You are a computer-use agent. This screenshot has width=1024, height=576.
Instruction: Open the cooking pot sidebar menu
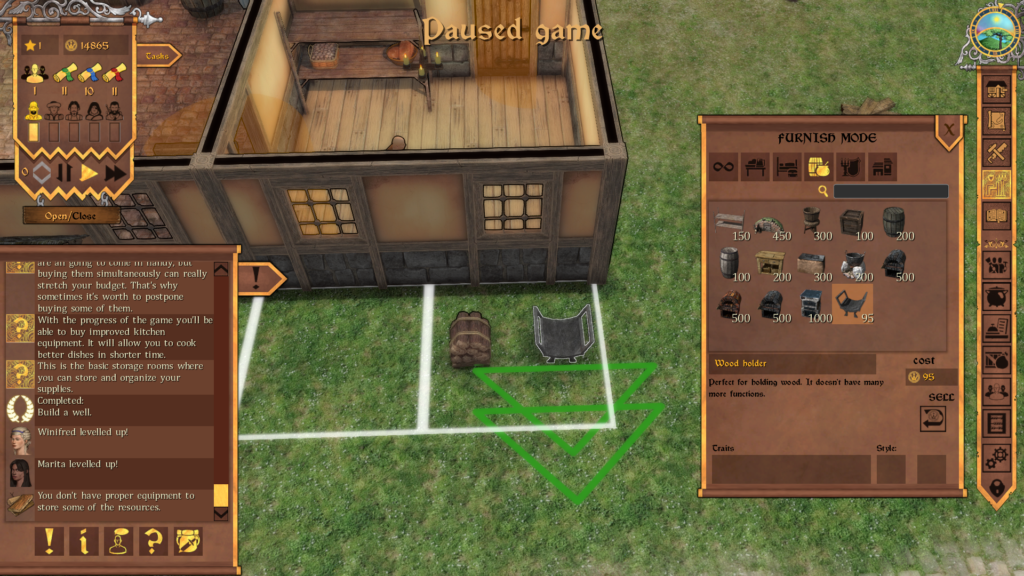(x=996, y=297)
